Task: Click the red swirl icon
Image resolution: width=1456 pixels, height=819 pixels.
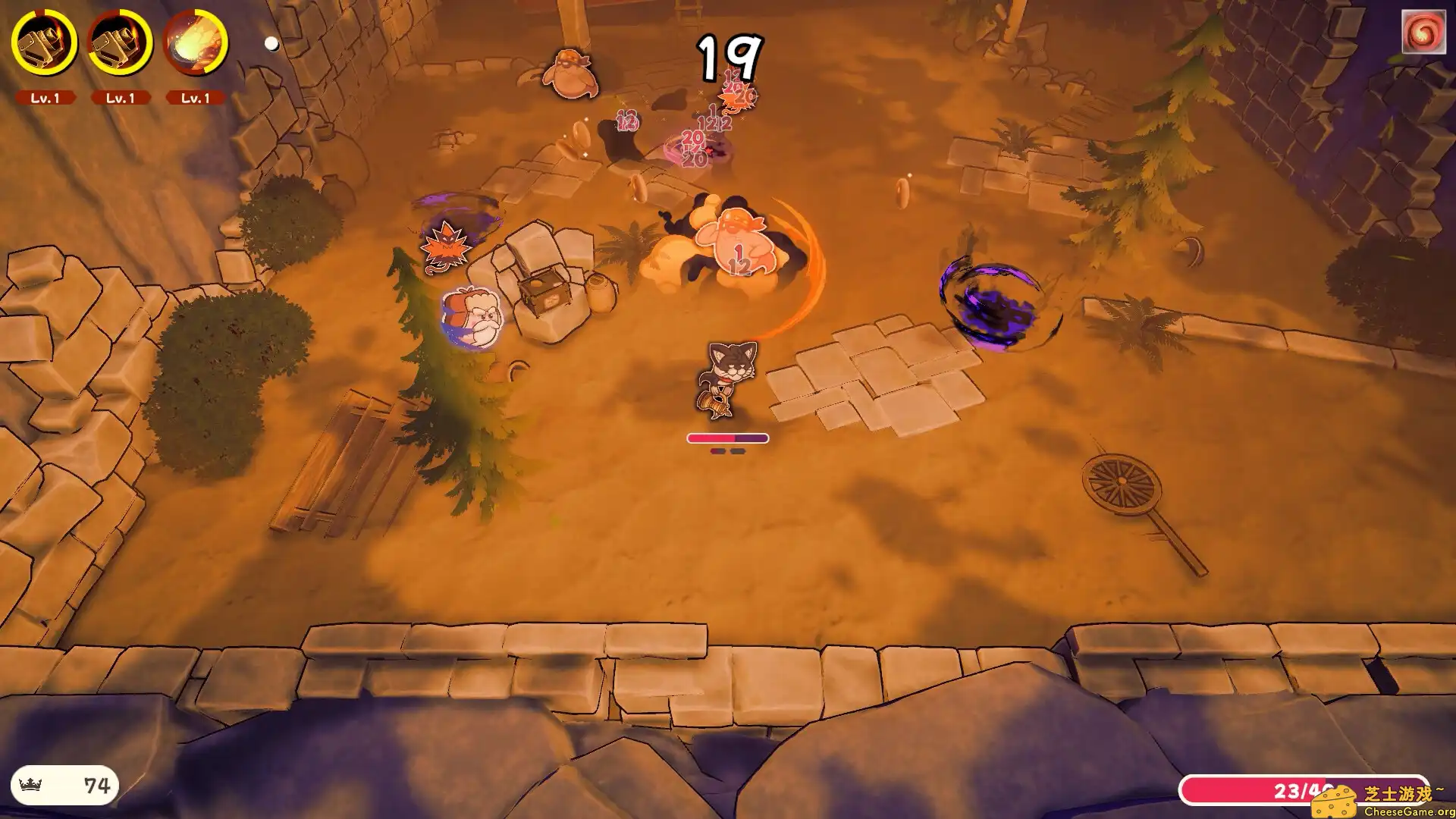Action: [x=1423, y=32]
